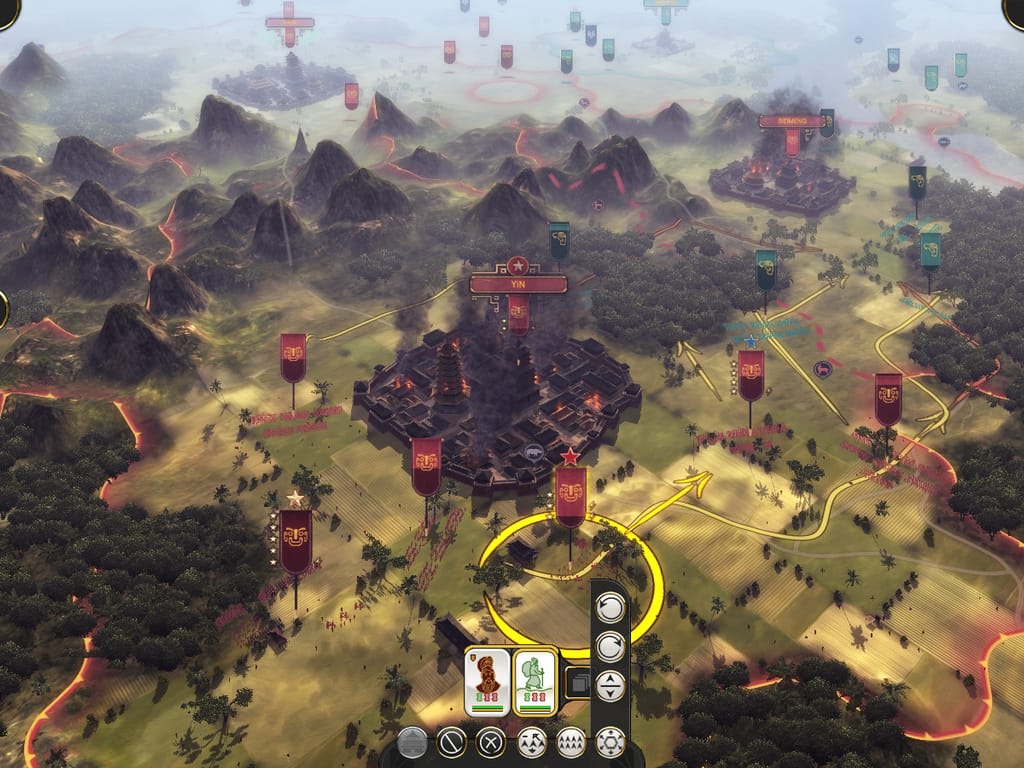Choose the scattered arrows formation icon
This screenshot has width=1024, height=768.
pos(531,742)
